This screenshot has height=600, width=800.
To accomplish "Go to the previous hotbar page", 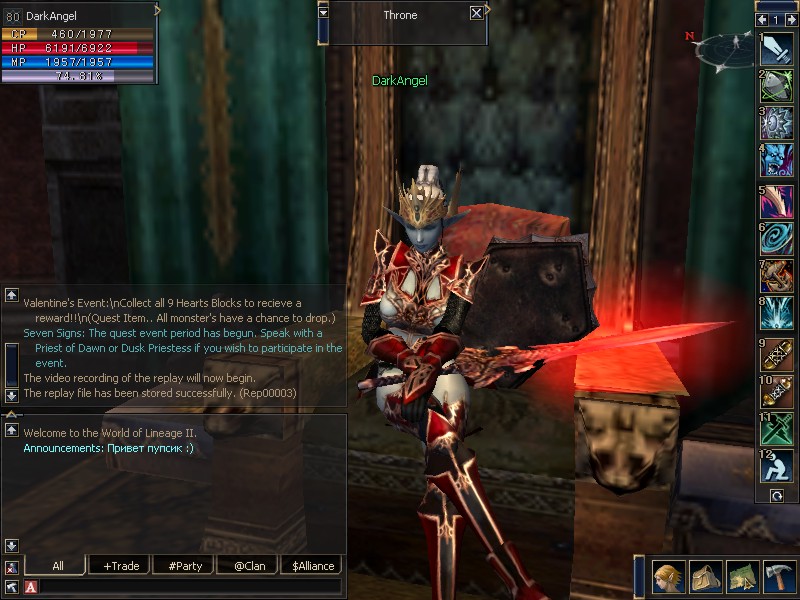I will click(763, 19).
